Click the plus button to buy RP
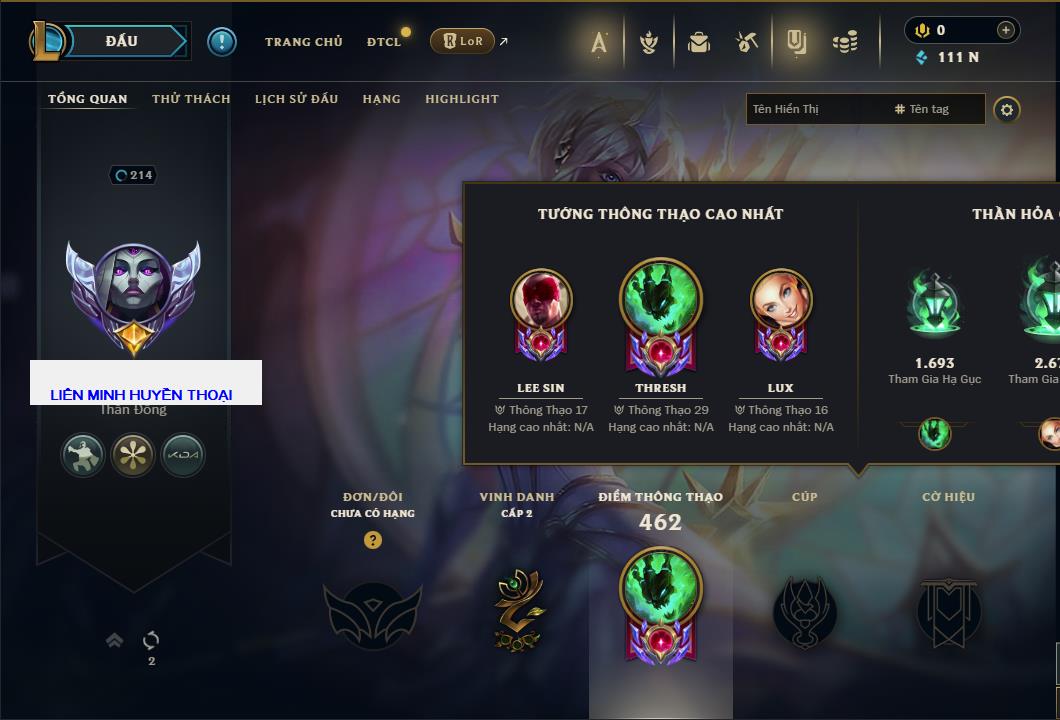The width and height of the screenshot is (1060, 720). (x=1005, y=30)
